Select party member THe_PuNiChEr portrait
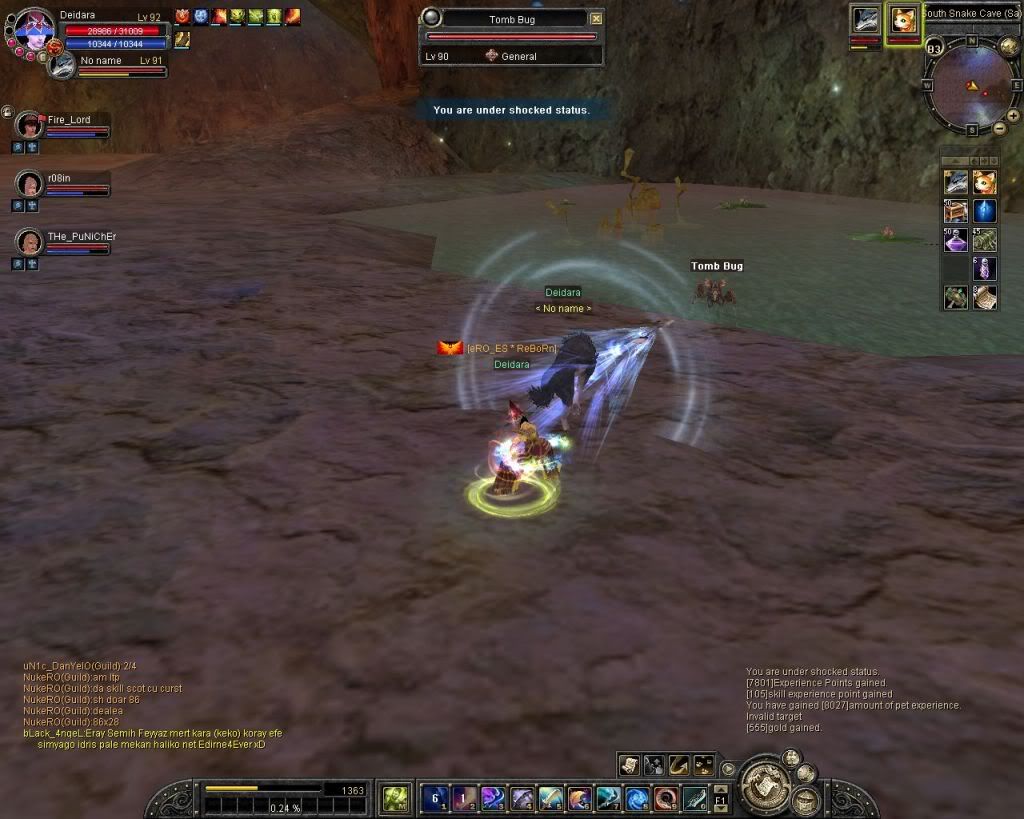The height and width of the screenshot is (819, 1024). coord(29,242)
